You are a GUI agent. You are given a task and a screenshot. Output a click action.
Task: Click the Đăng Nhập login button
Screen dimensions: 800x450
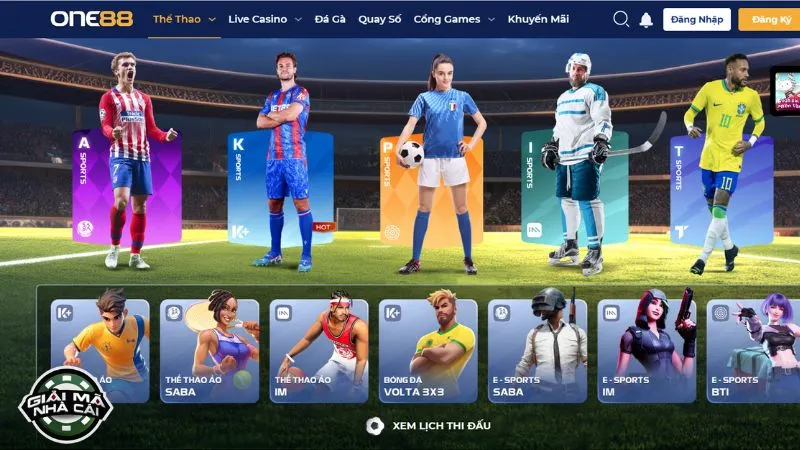tap(697, 19)
